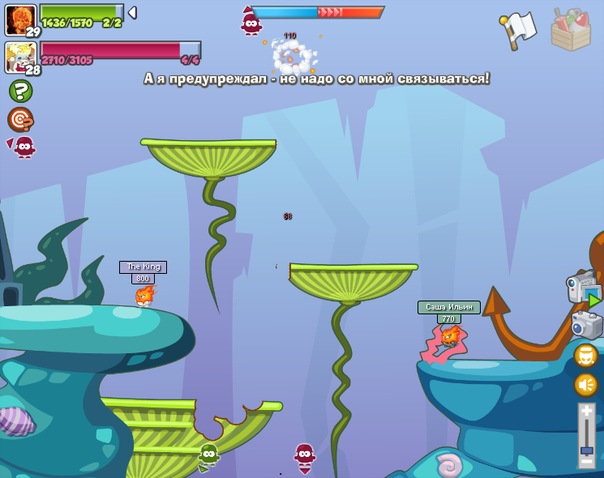
Task: Click the target hint icon
Action: 20,119
